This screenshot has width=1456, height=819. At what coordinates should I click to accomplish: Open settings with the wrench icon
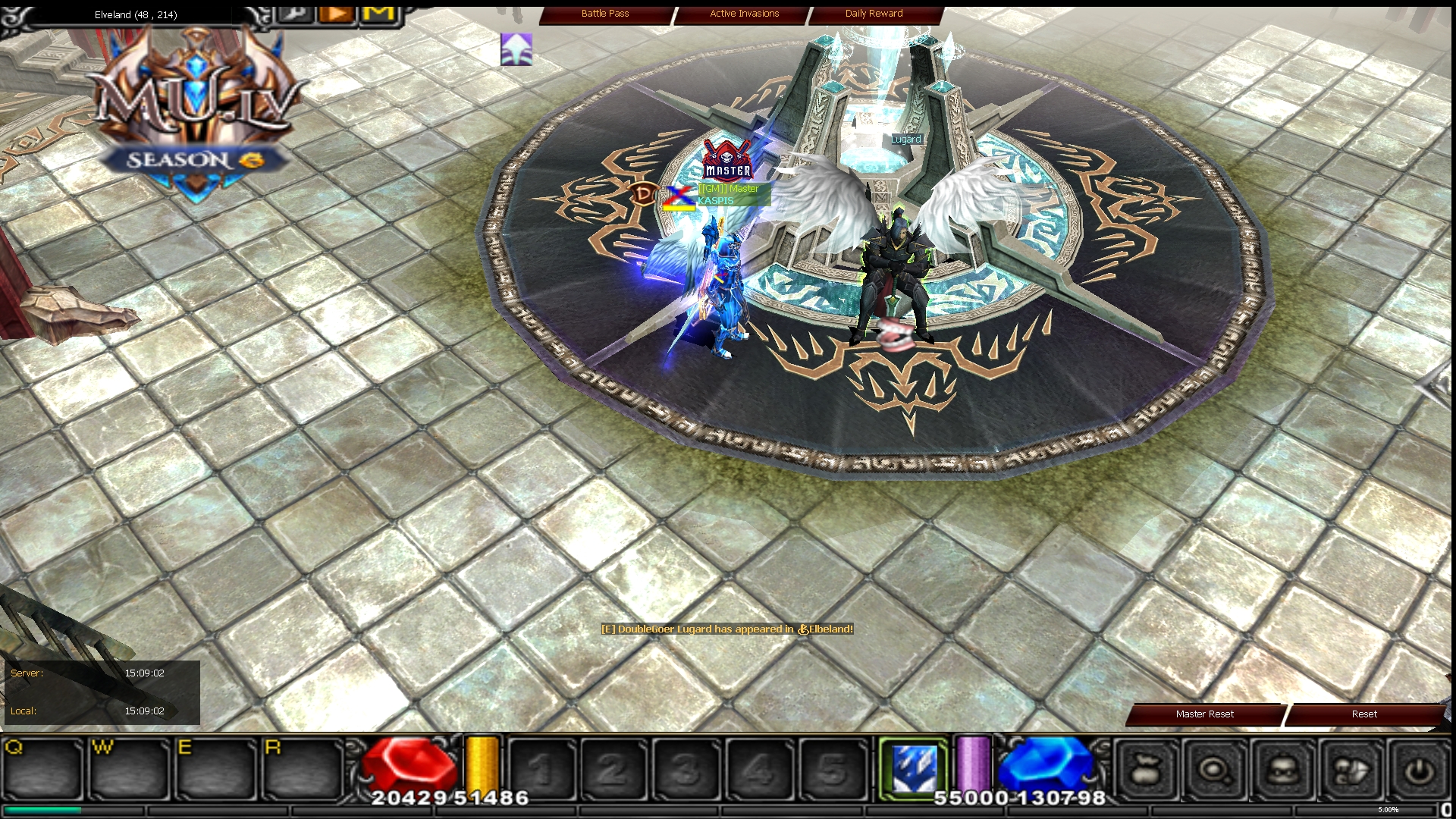pos(295,14)
